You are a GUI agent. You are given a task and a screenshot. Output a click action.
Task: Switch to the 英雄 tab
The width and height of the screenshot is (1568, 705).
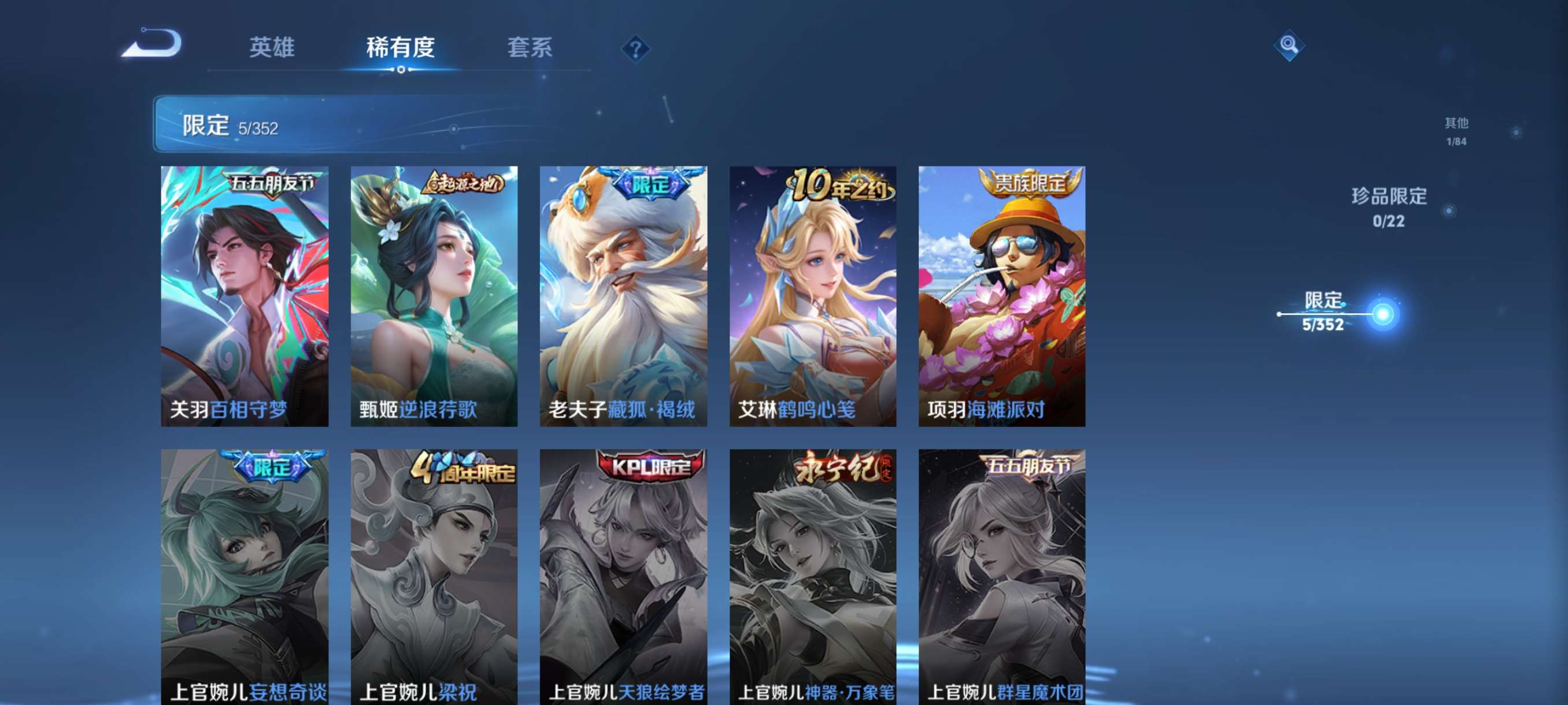pyautogui.click(x=272, y=49)
